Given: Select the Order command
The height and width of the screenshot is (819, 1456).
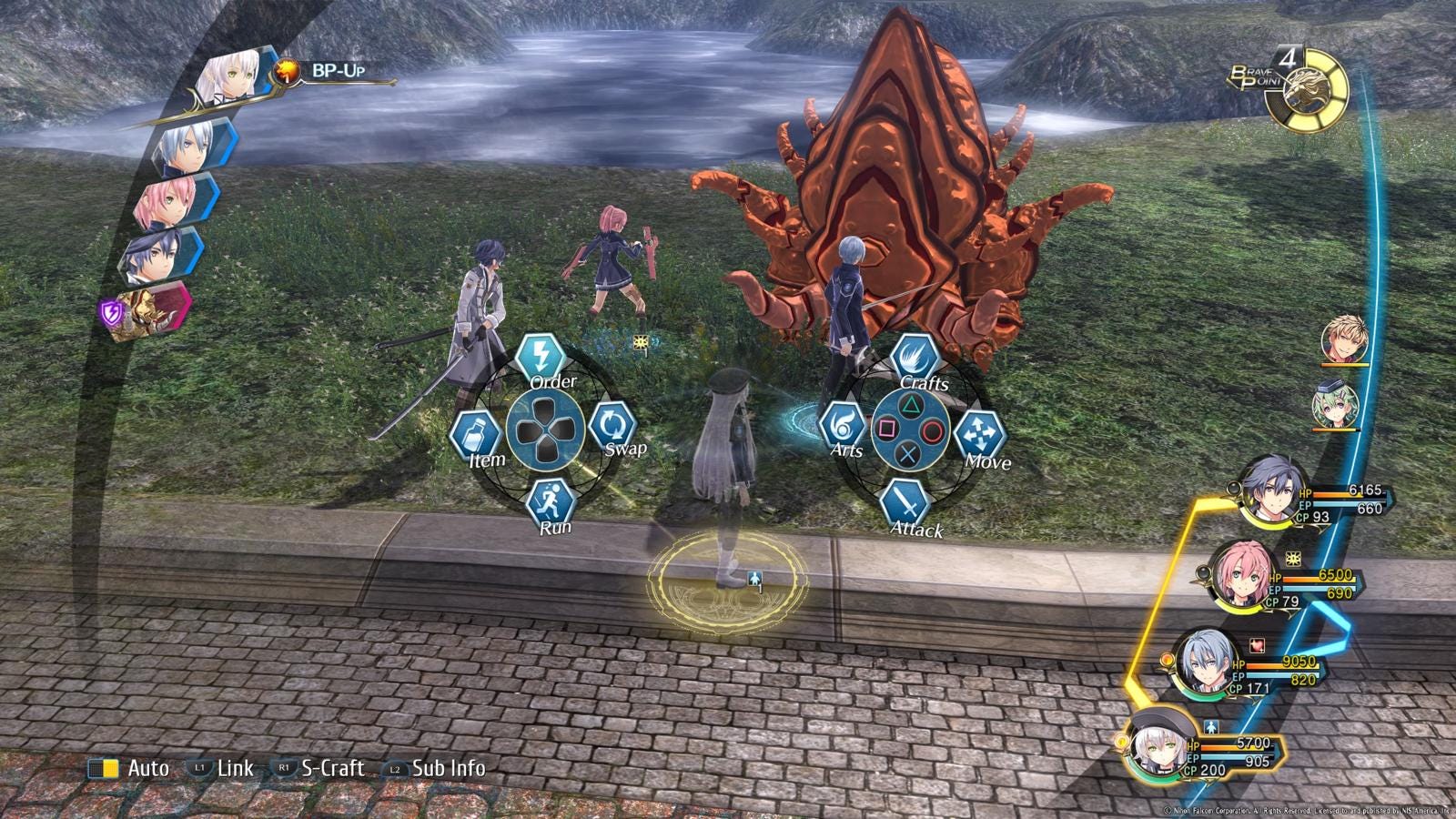Looking at the screenshot, I should (x=541, y=355).
